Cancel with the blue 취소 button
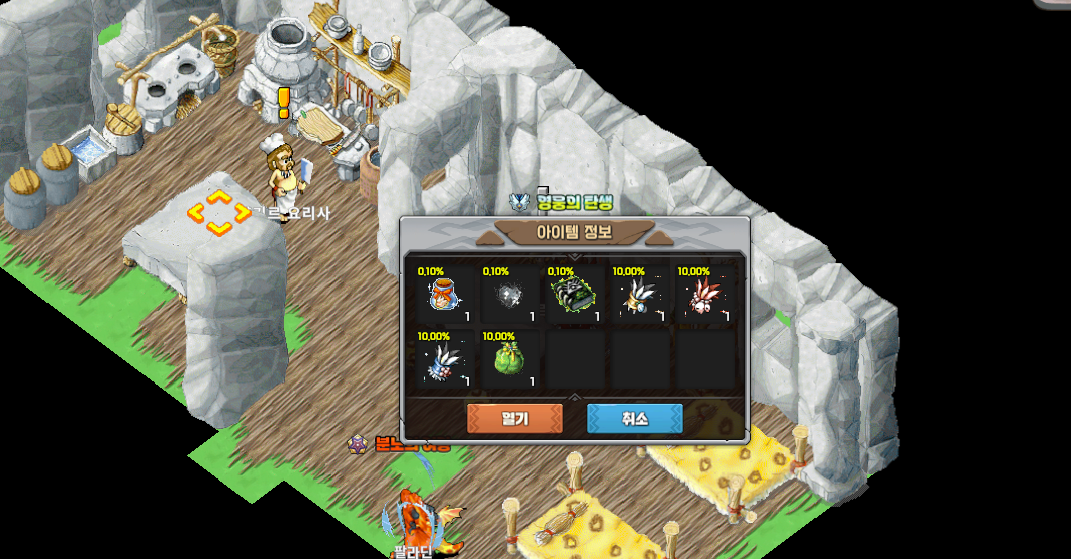The width and height of the screenshot is (1071, 559). [x=634, y=418]
